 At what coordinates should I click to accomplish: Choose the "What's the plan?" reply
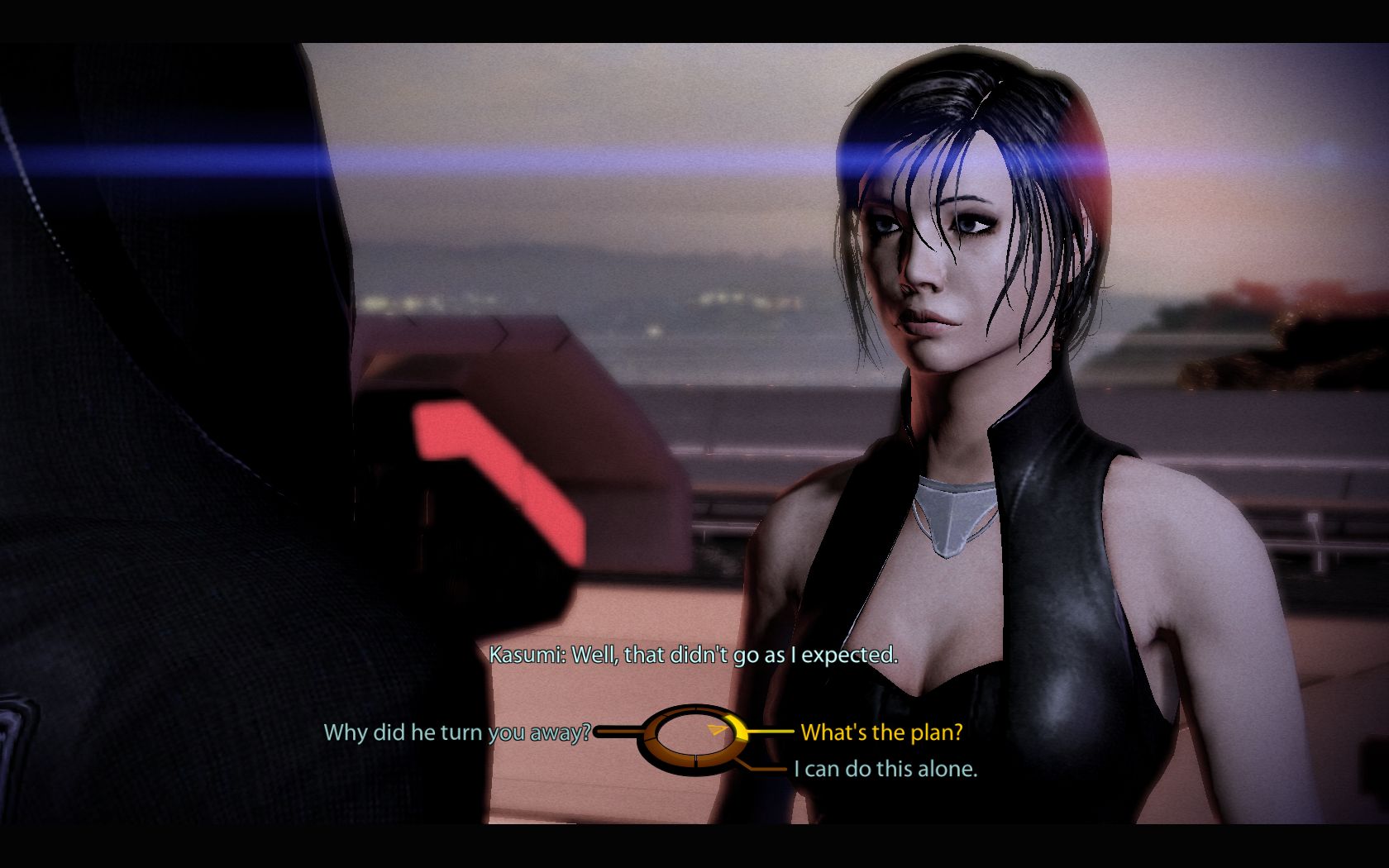pos(881,732)
